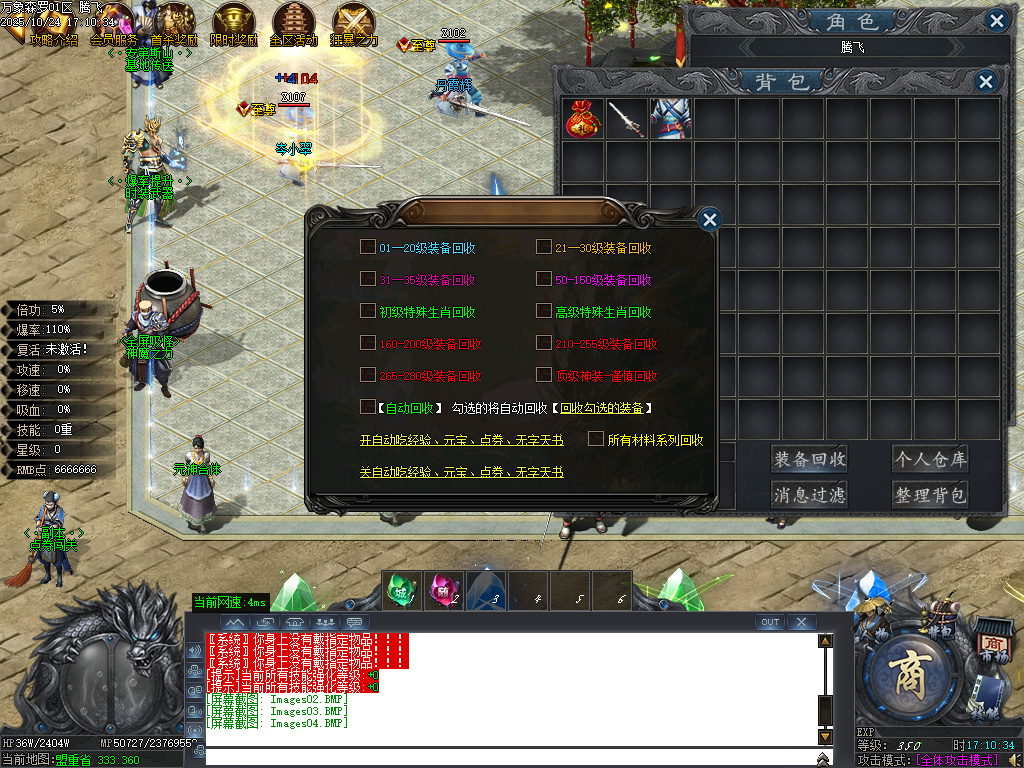Close the 角色 character panel
This screenshot has height=768, width=1024.
pos(996,20)
